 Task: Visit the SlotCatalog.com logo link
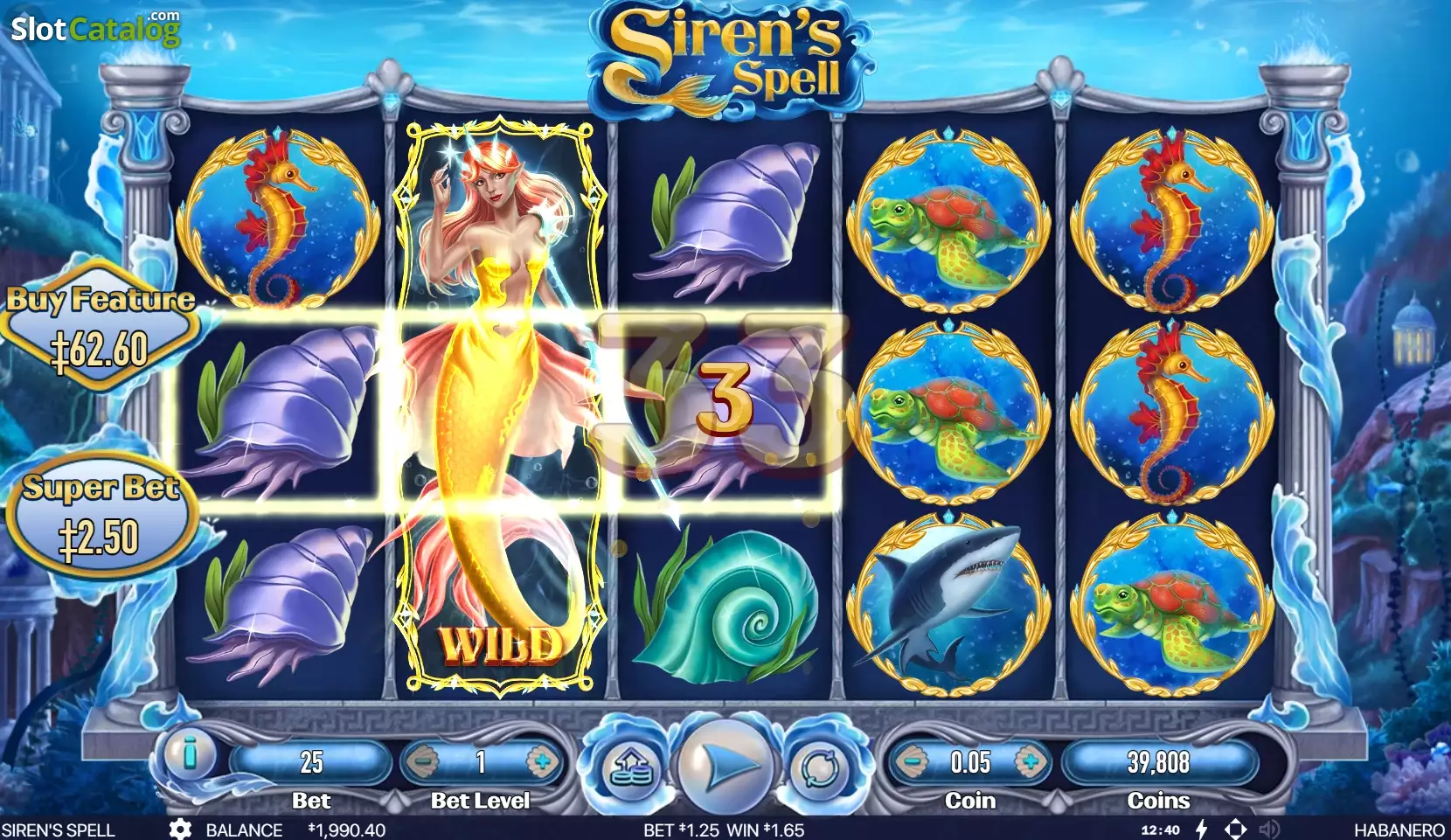click(x=95, y=29)
